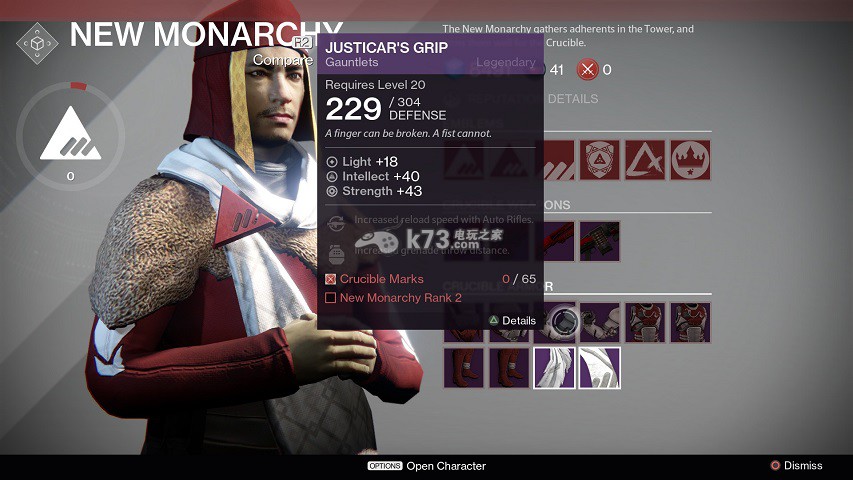Pick the crown emblem with star
The image size is (853, 480).
pos(690,160)
